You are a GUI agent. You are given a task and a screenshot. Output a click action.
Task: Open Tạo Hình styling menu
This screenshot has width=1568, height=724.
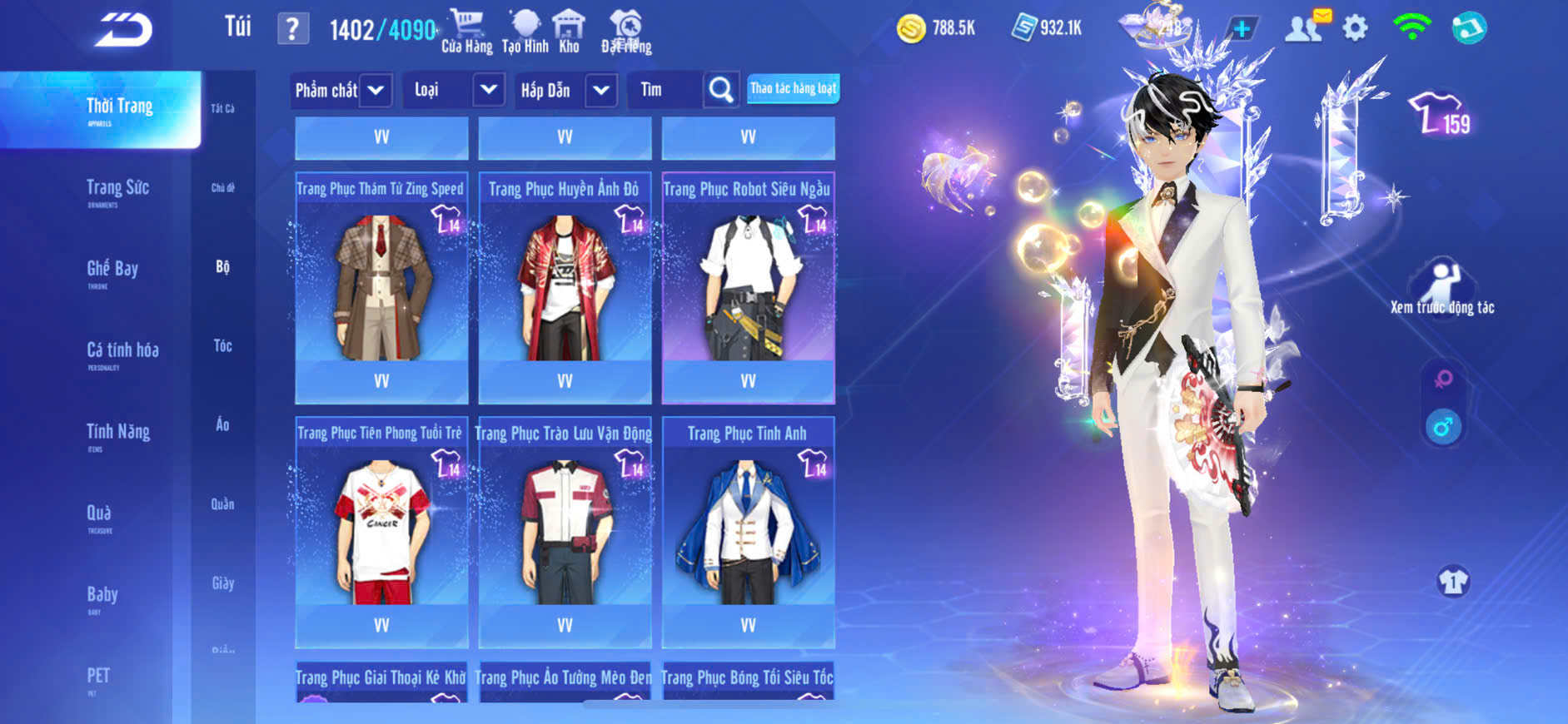click(x=525, y=32)
